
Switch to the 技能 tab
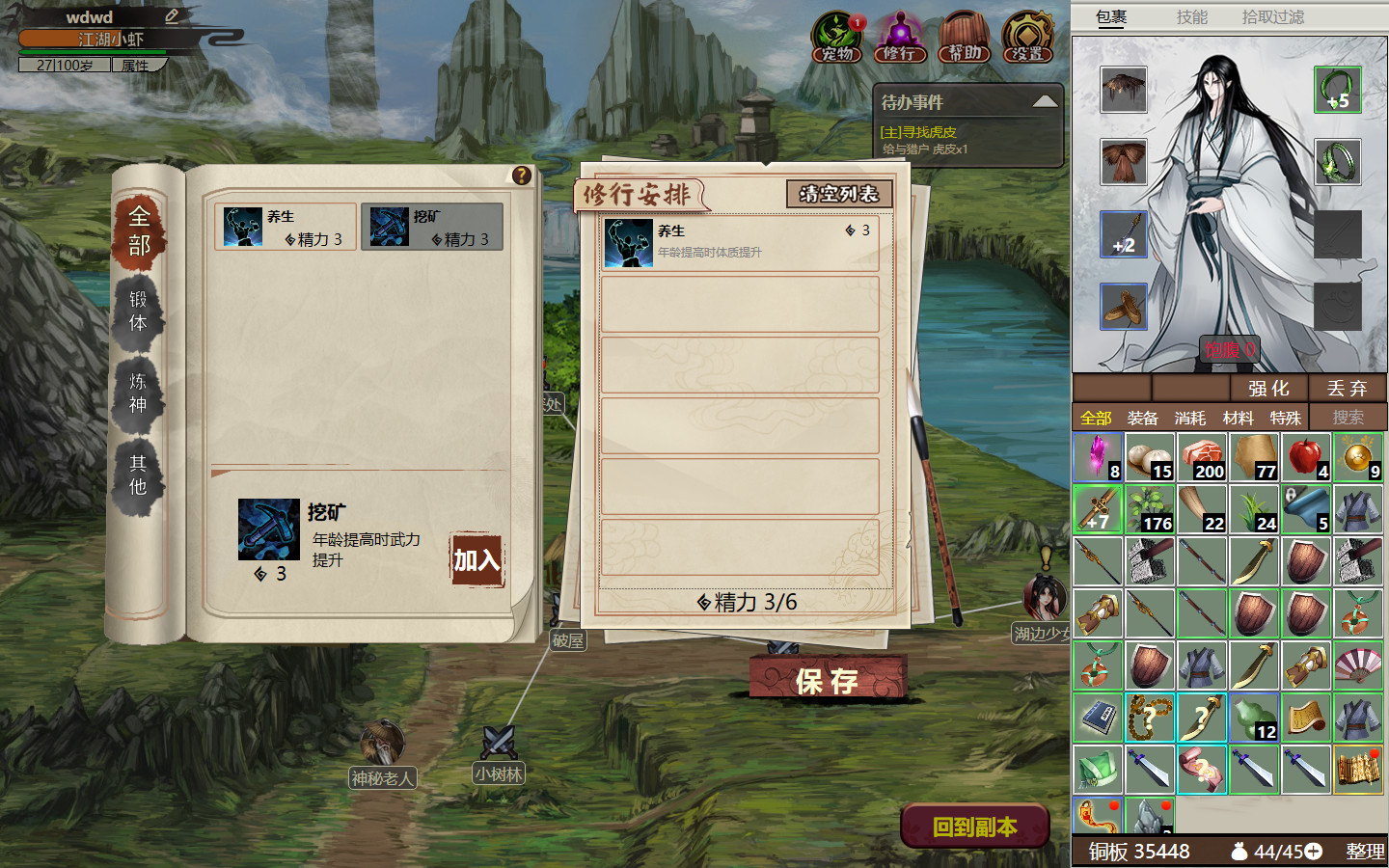click(1192, 16)
